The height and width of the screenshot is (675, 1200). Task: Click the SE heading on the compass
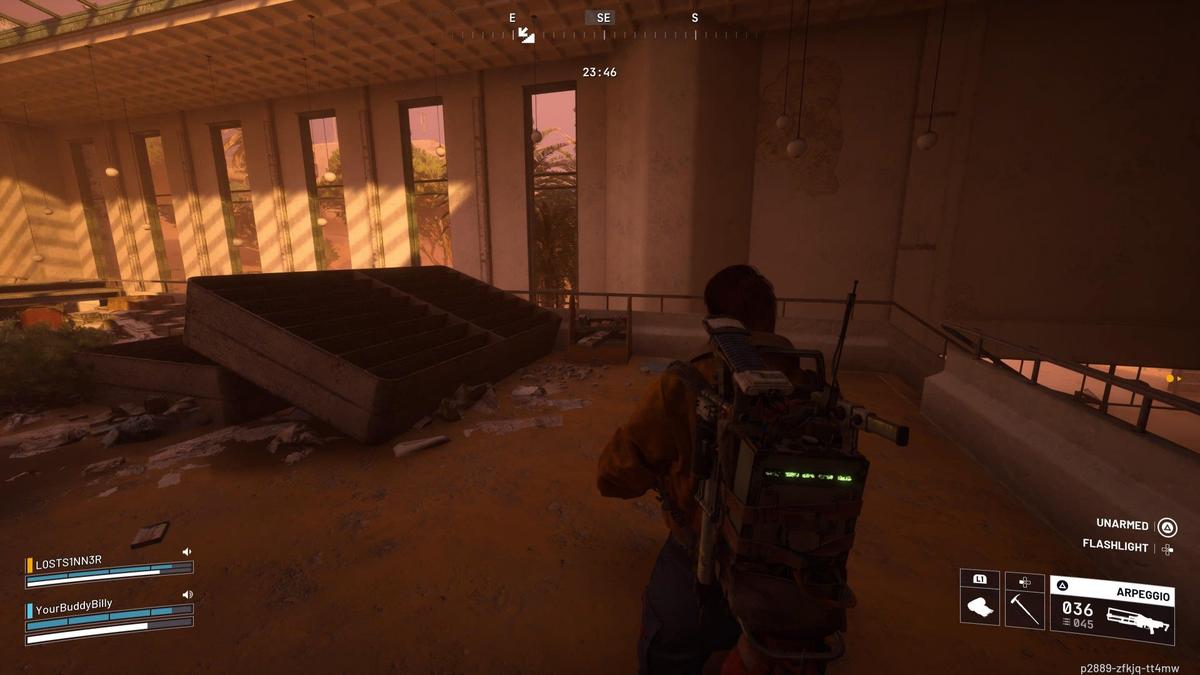pyautogui.click(x=603, y=18)
